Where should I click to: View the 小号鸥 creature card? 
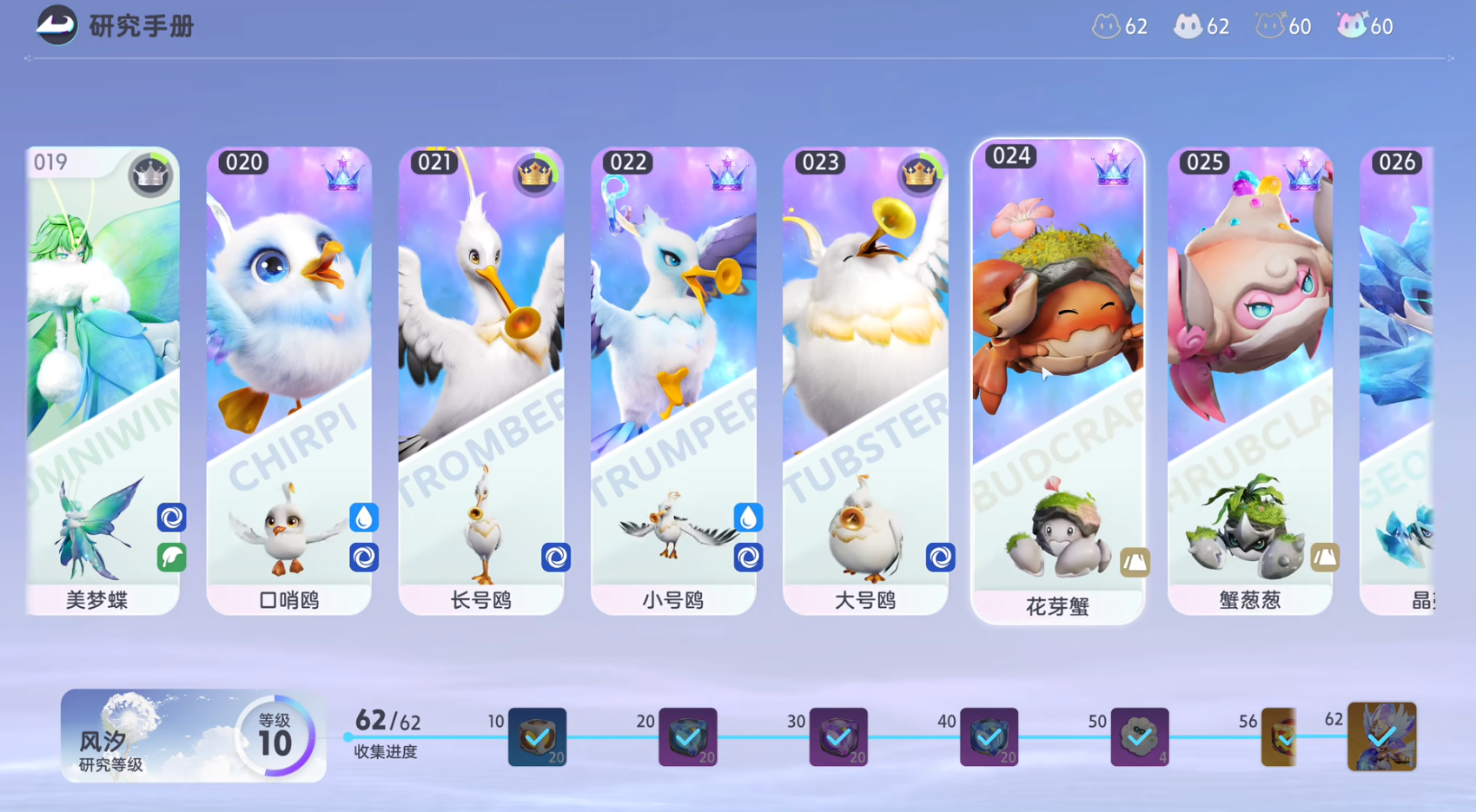coord(673,380)
